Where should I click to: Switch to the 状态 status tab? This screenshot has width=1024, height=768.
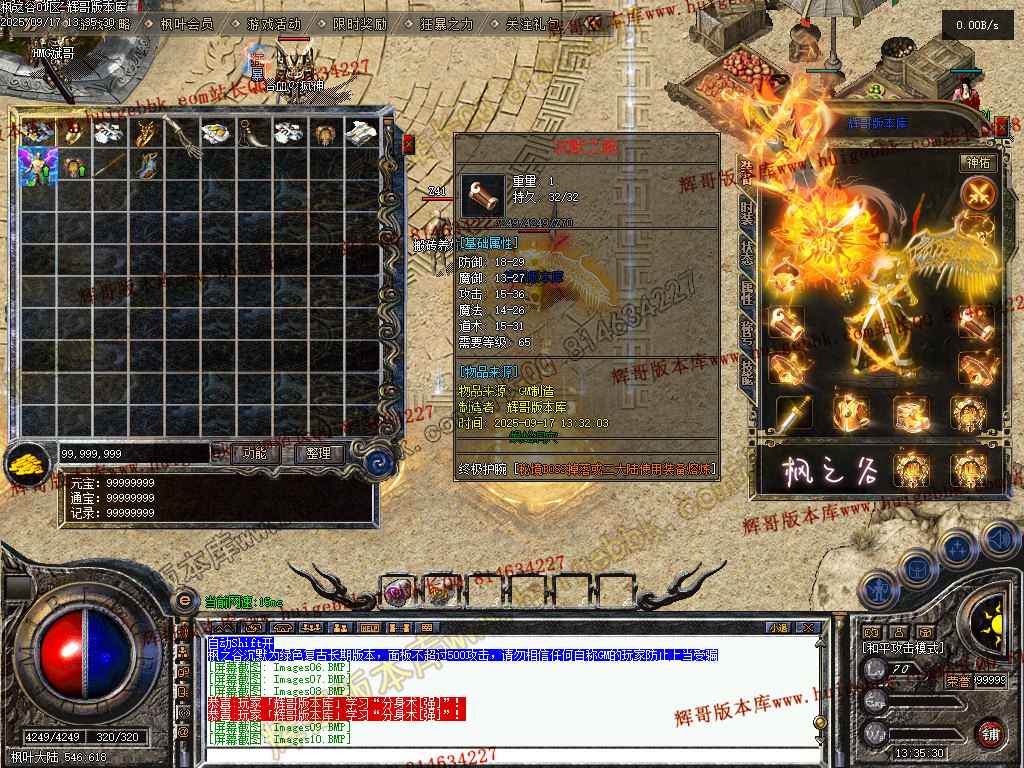pos(747,252)
